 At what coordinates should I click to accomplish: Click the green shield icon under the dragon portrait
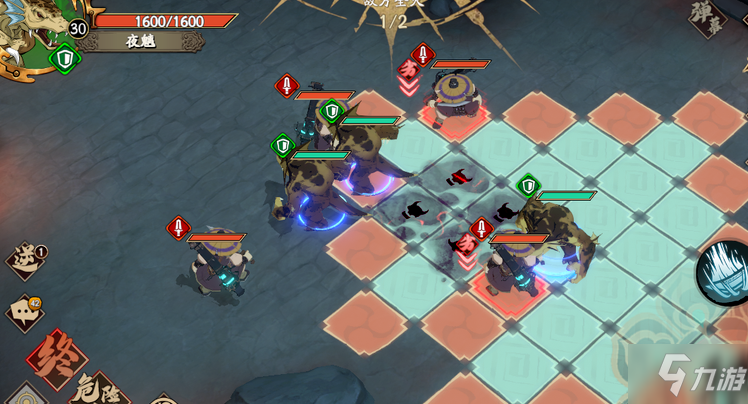(65, 59)
